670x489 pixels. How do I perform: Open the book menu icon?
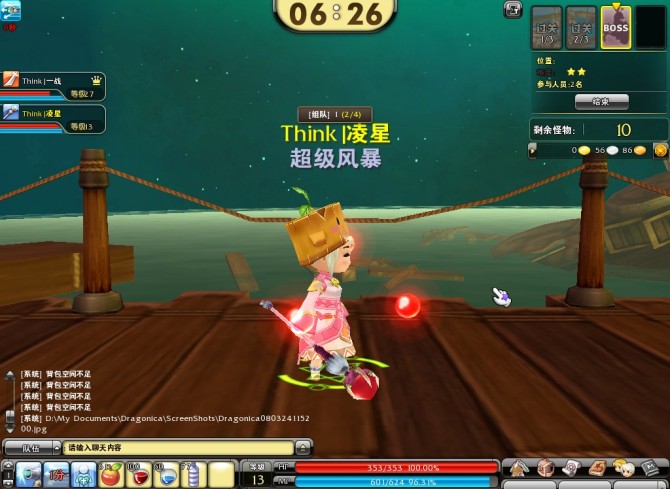(x=597, y=467)
